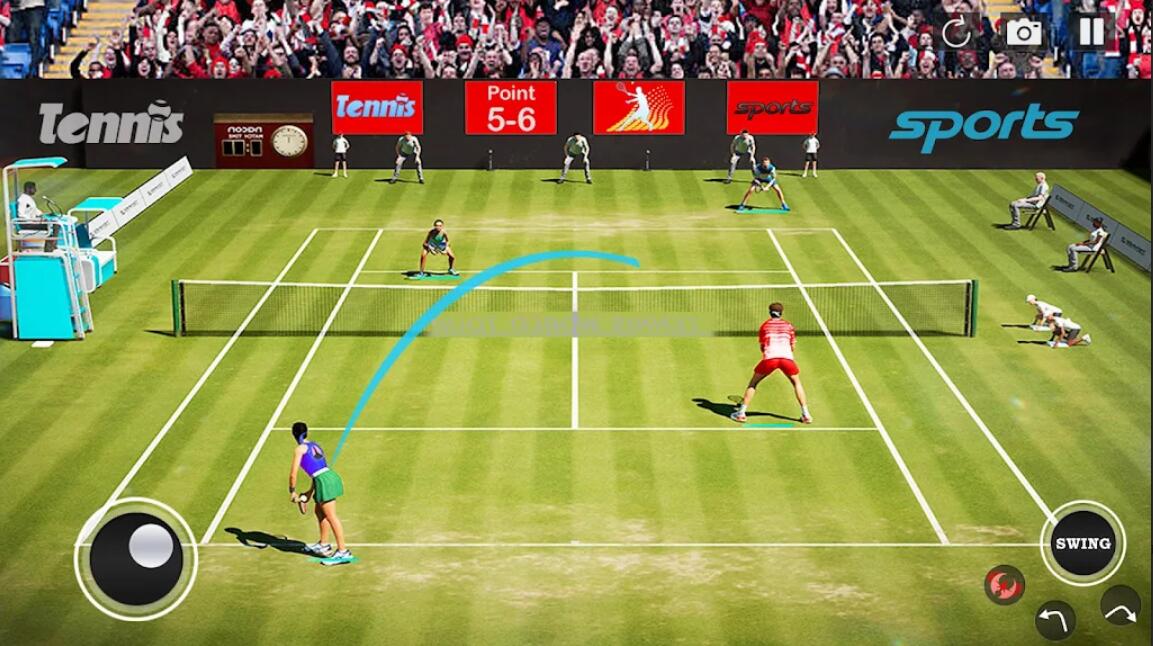Activate the red flame special shot icon
This screenshot has width=1153, height=646.
[1004, 584]
